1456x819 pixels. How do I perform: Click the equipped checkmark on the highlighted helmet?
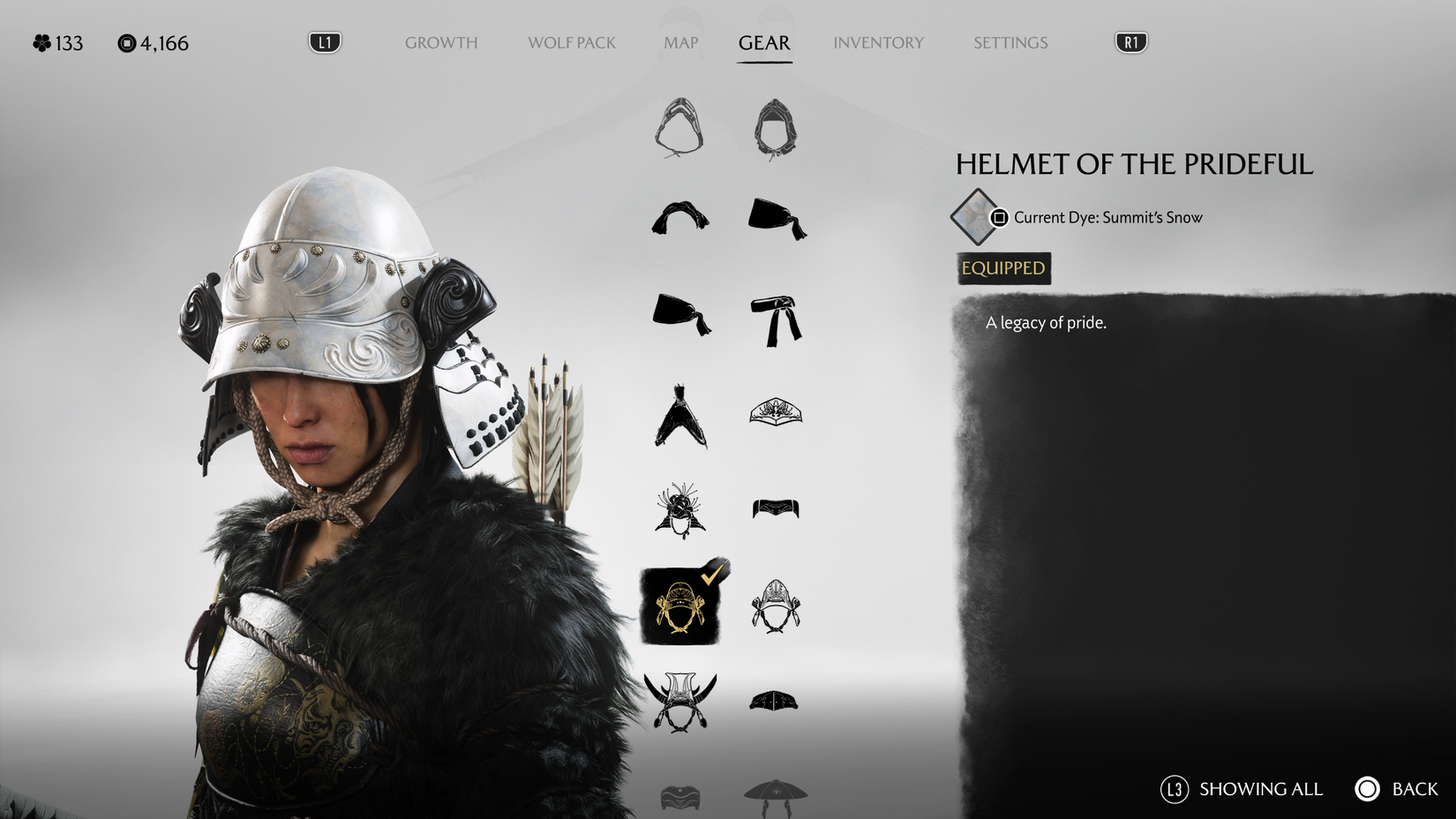(709, 575)
